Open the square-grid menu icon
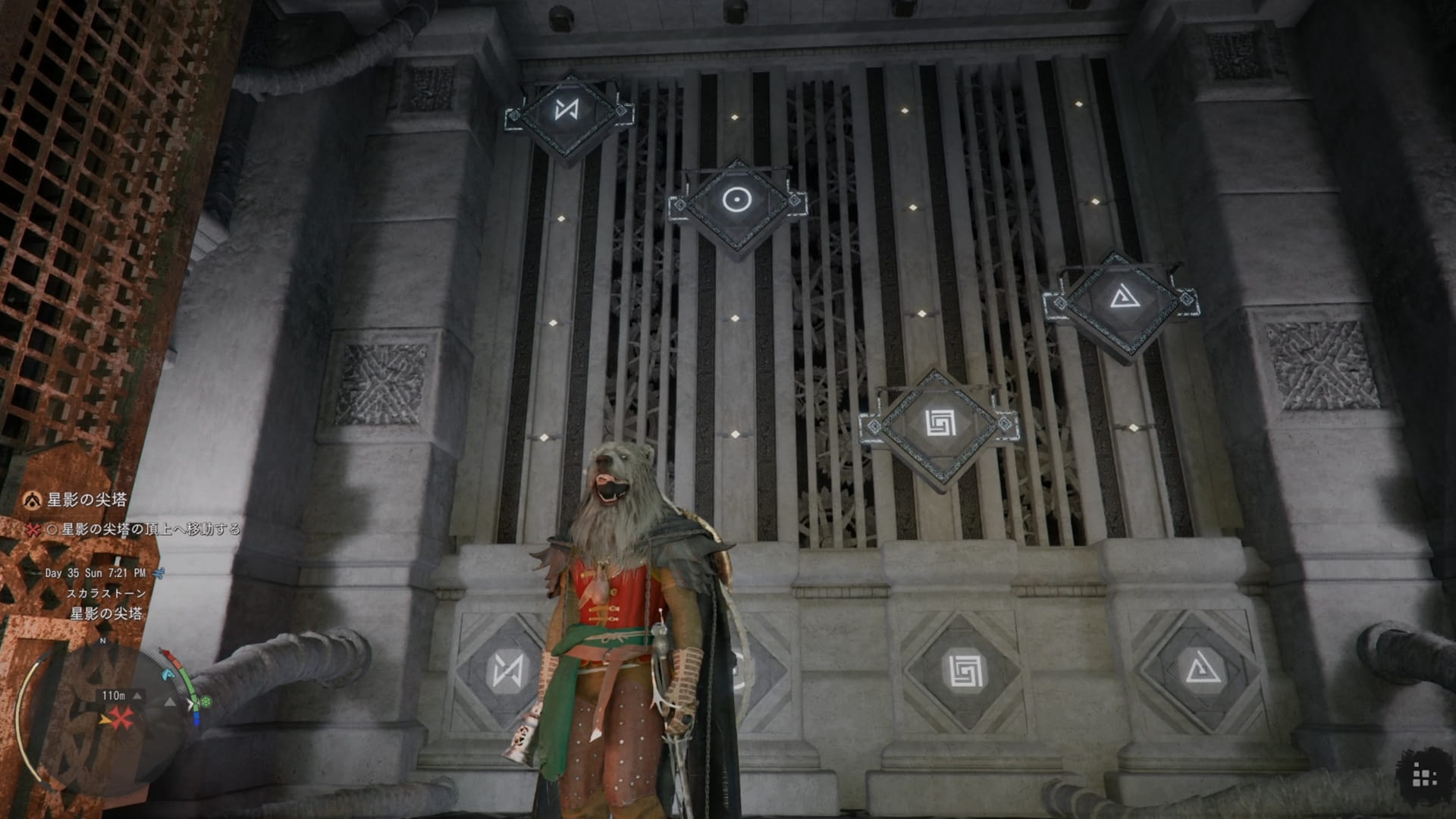Screen dimensions: 1456x819 (1424, 777)
